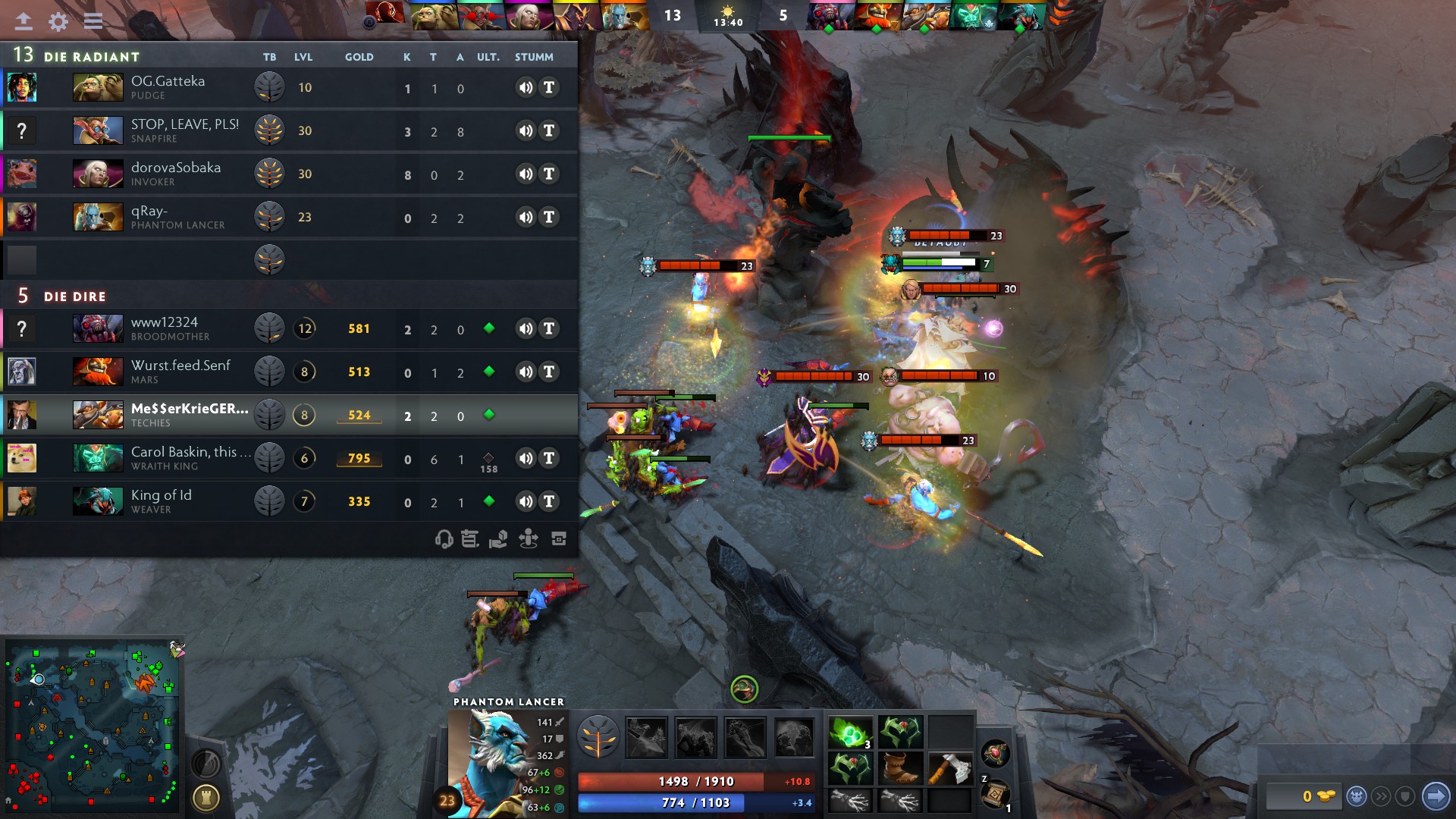Click the dashboard arrow-up button
1456x819 pixels.
click(x=24, y=21)
